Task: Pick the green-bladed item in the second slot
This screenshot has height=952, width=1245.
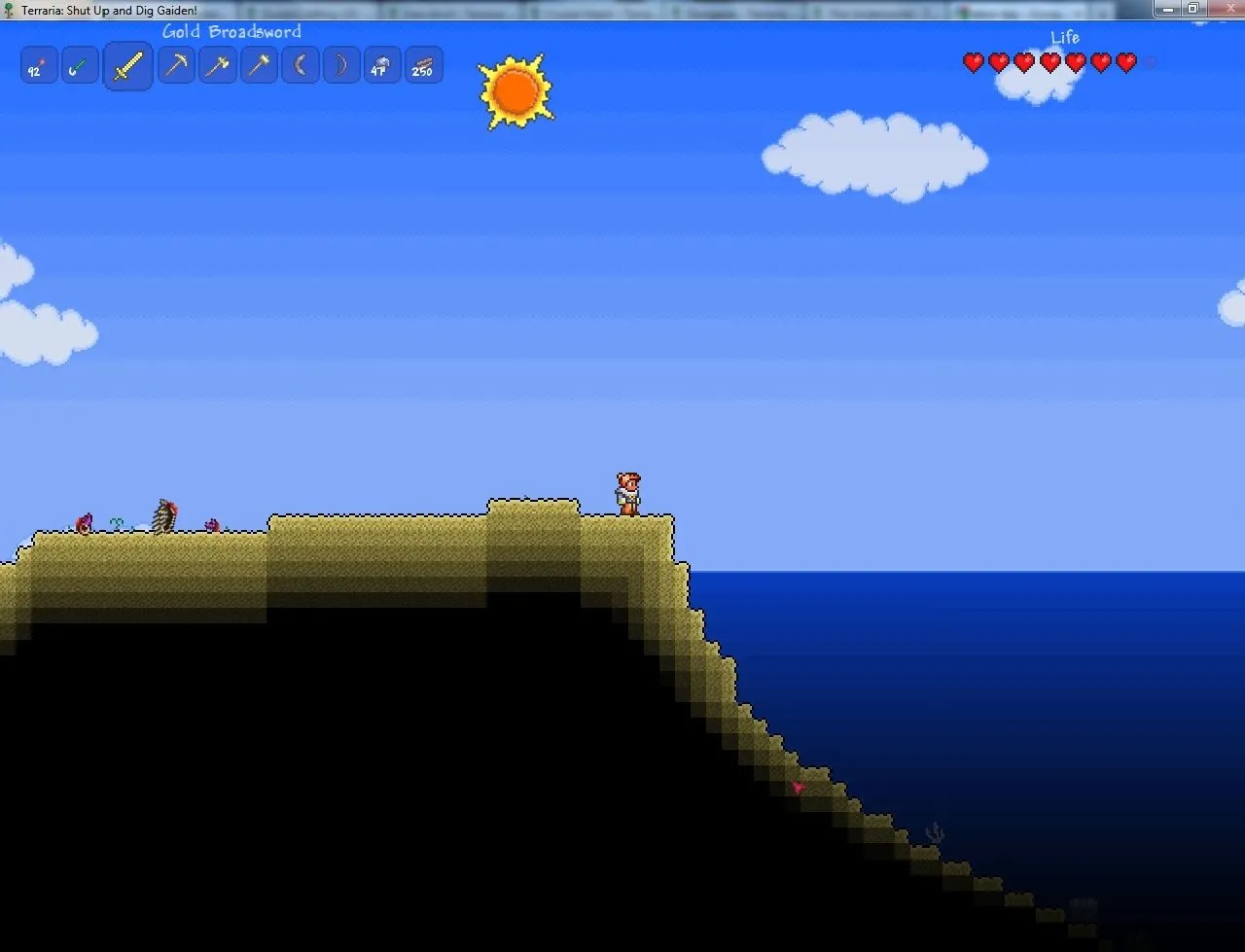Action: (x=80, y=66)
